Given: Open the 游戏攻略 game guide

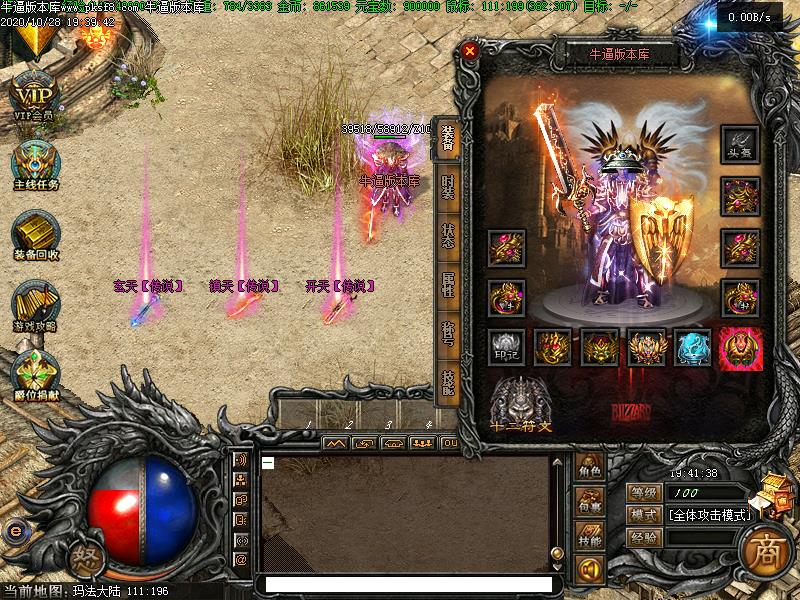Looking at the screenshot, I should pyautogui.click(x=36, y=307).
